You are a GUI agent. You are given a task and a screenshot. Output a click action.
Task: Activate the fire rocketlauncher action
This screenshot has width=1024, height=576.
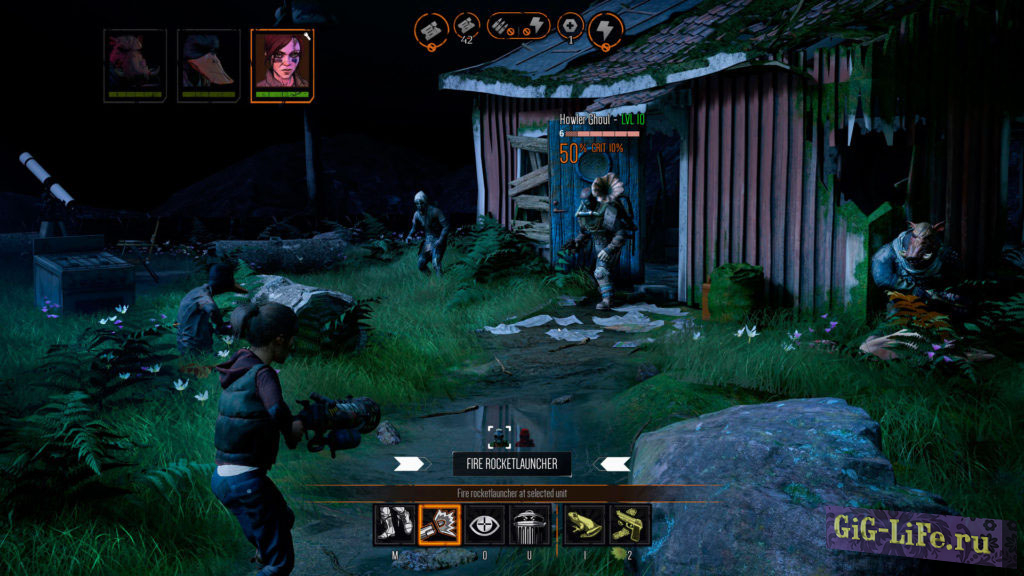[x=438, y=525]
